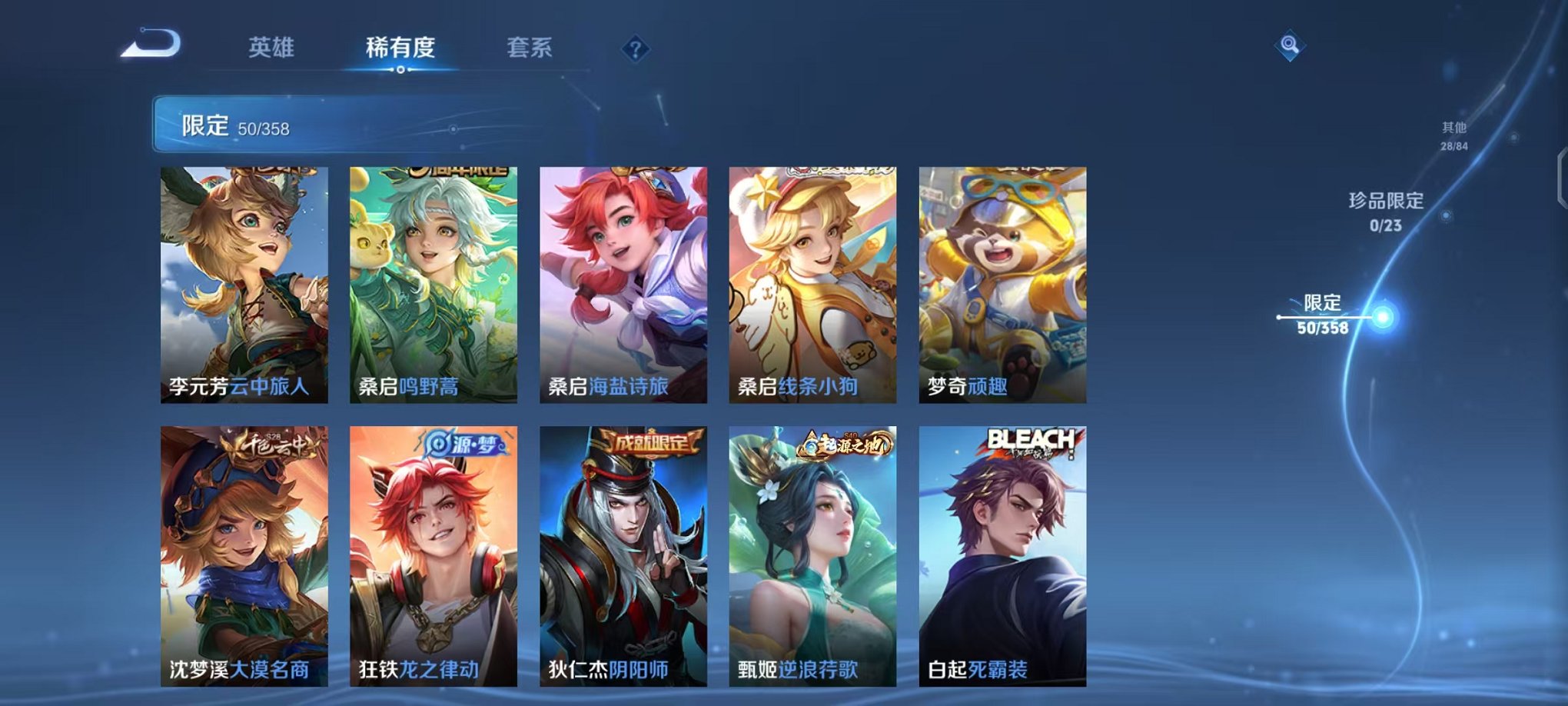Select the 稀有度 tab
This screenshot has height=706, width=1568.
[x=399, y=48]
